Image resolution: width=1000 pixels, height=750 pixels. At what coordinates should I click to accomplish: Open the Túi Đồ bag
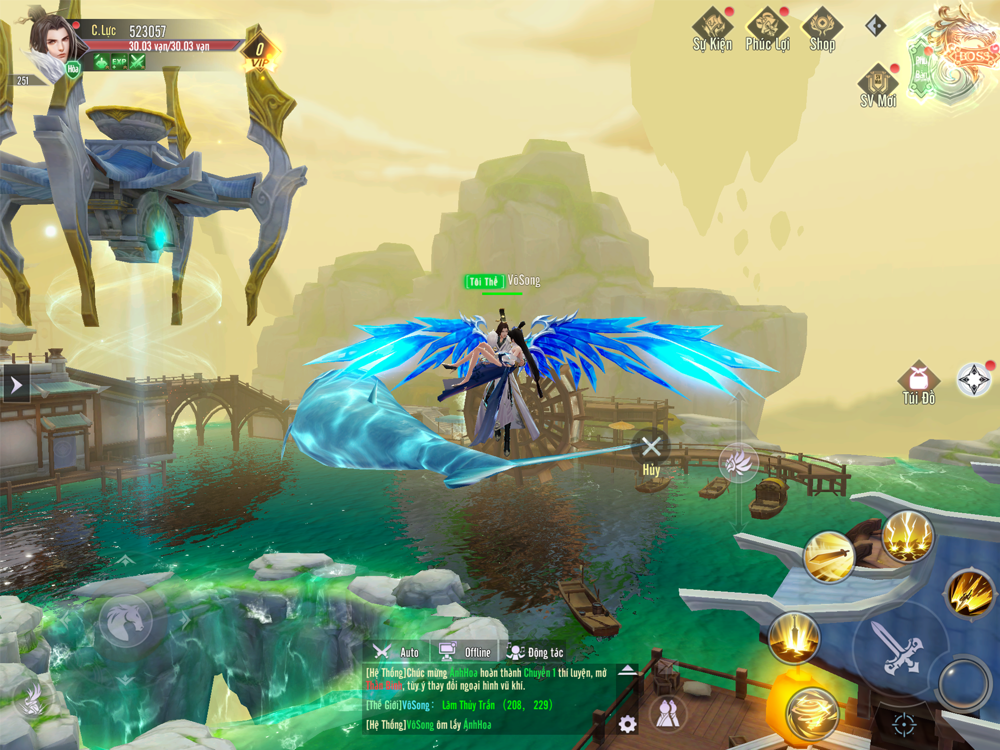click(x=918, y=382)
